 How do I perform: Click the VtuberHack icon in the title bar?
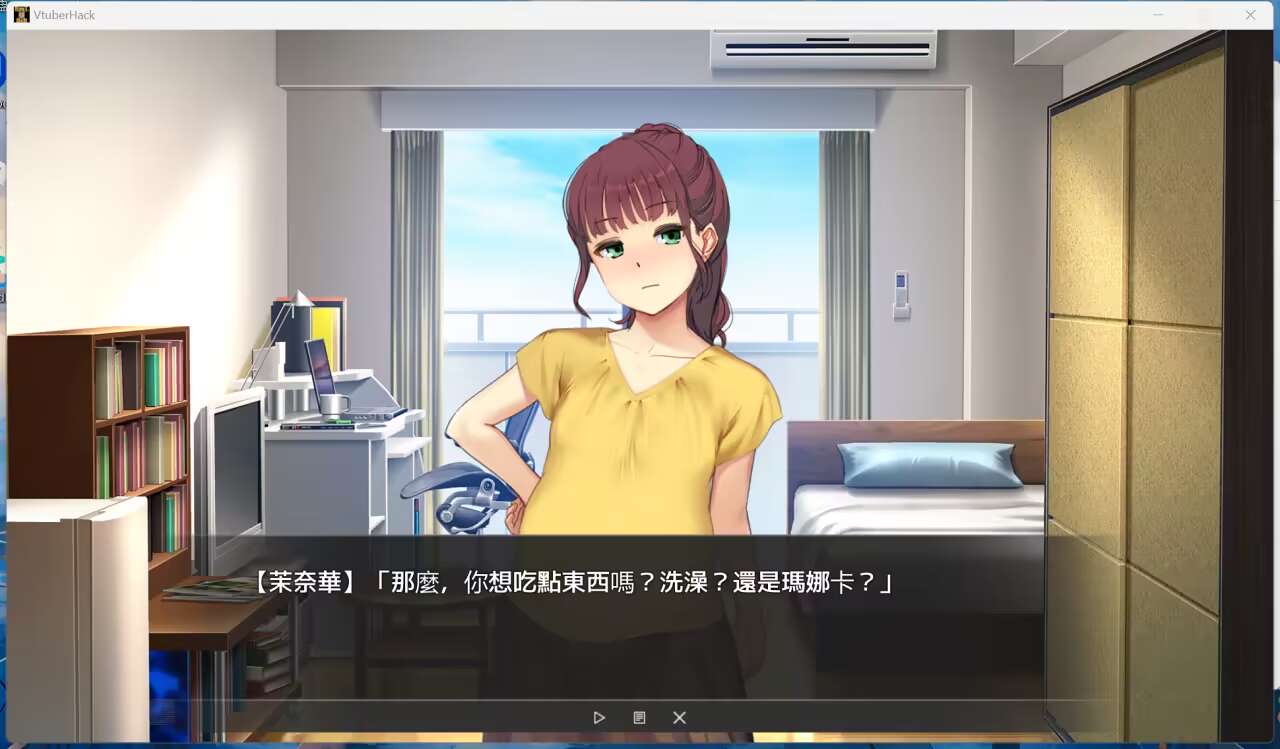21,15
